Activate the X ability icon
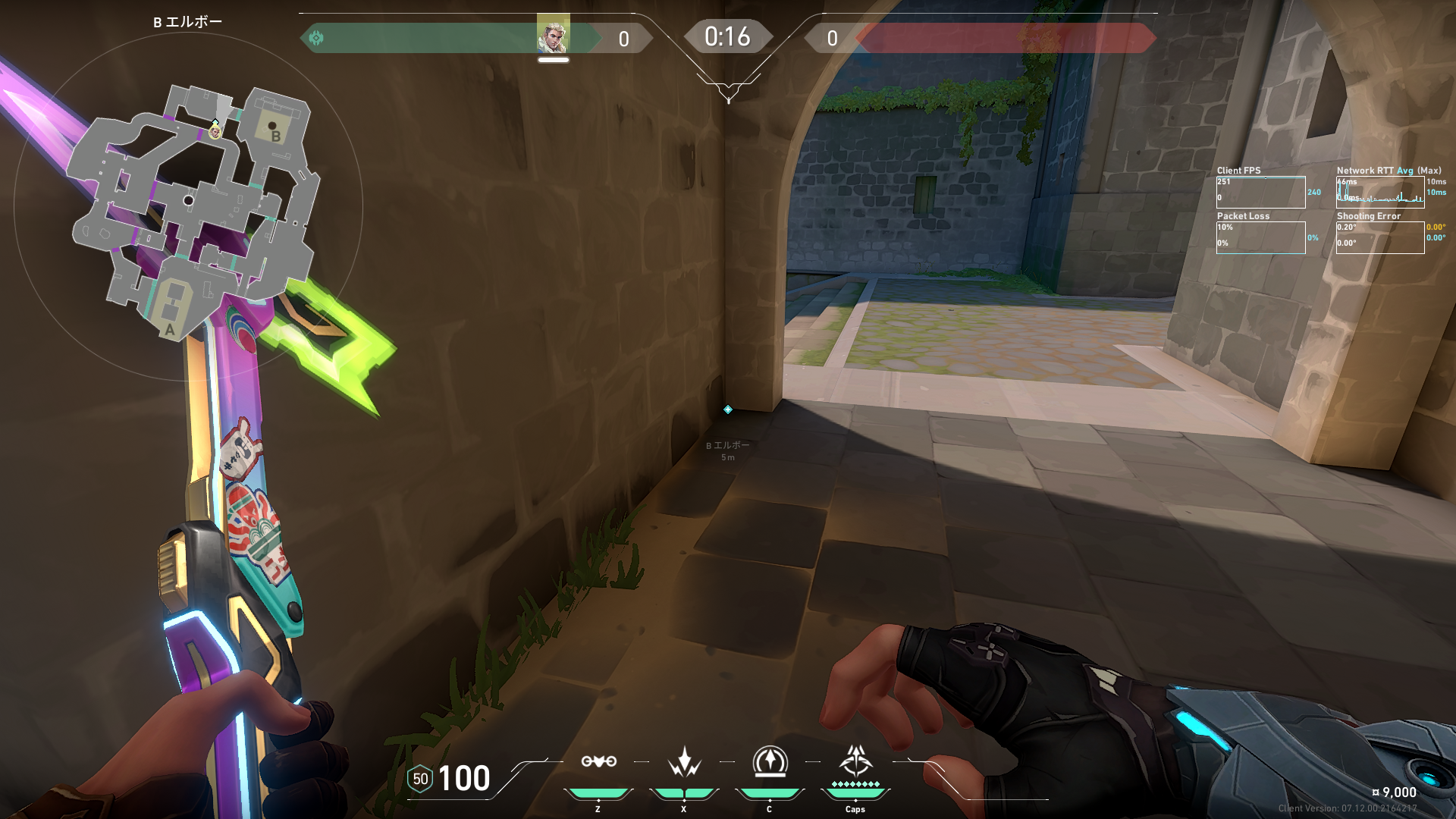The image size is (1456, 819). [684, 761]
